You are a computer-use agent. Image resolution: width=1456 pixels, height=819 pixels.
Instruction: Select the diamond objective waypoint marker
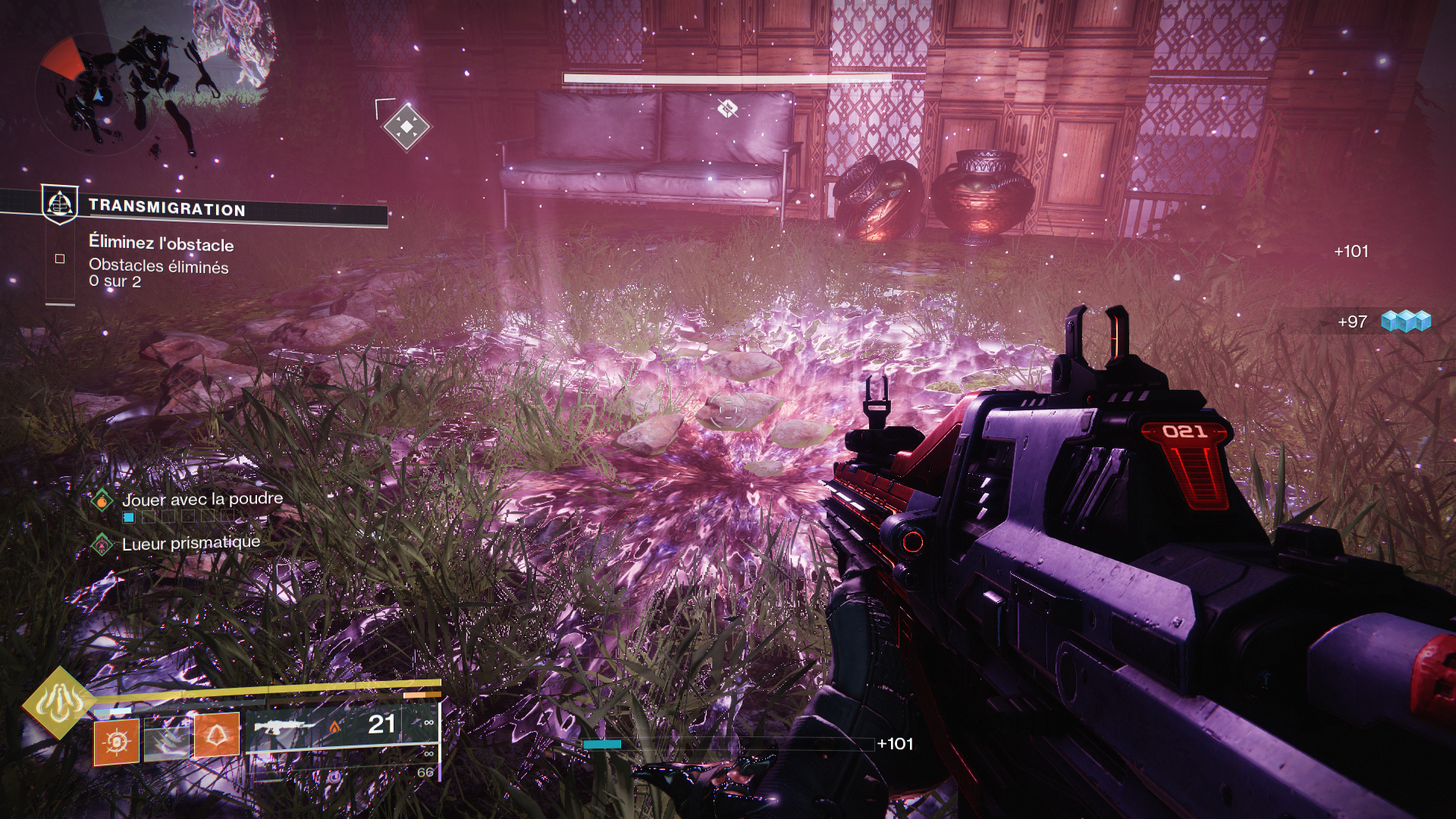pyautogui.click(x=406, y=126)
